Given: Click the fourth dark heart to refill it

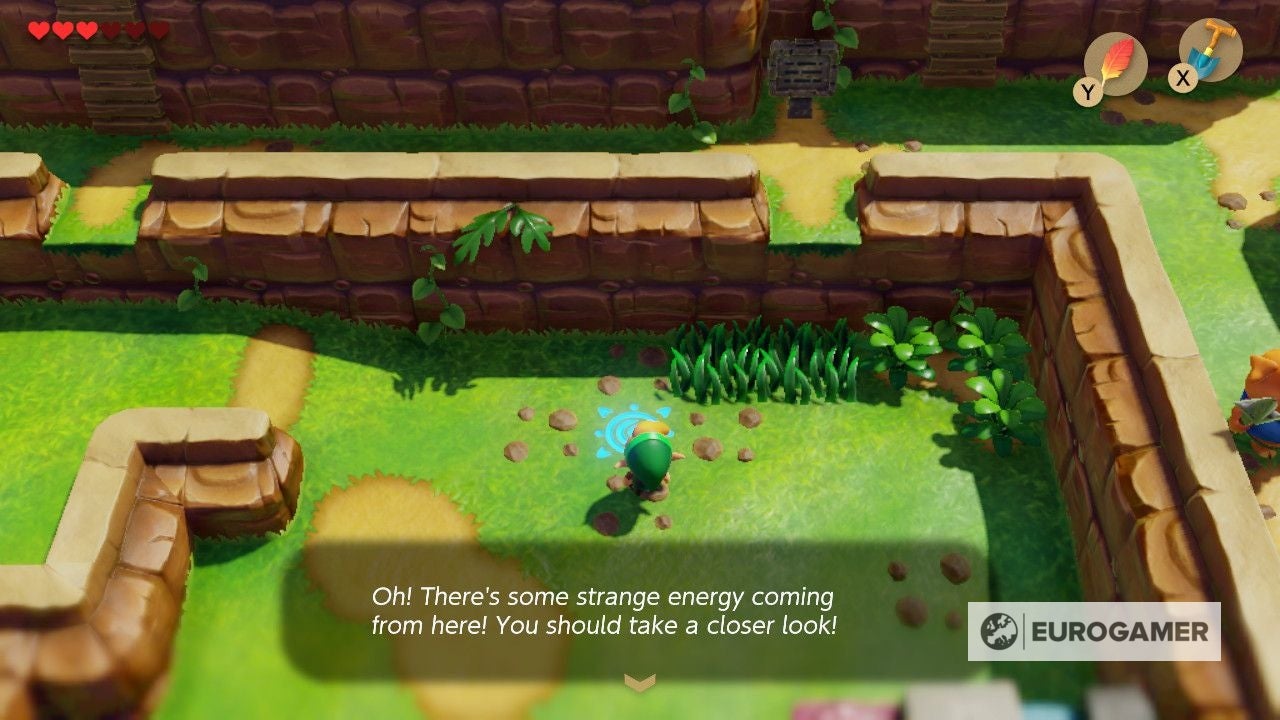Looking at the screenshot, I should tap(110, 30).
